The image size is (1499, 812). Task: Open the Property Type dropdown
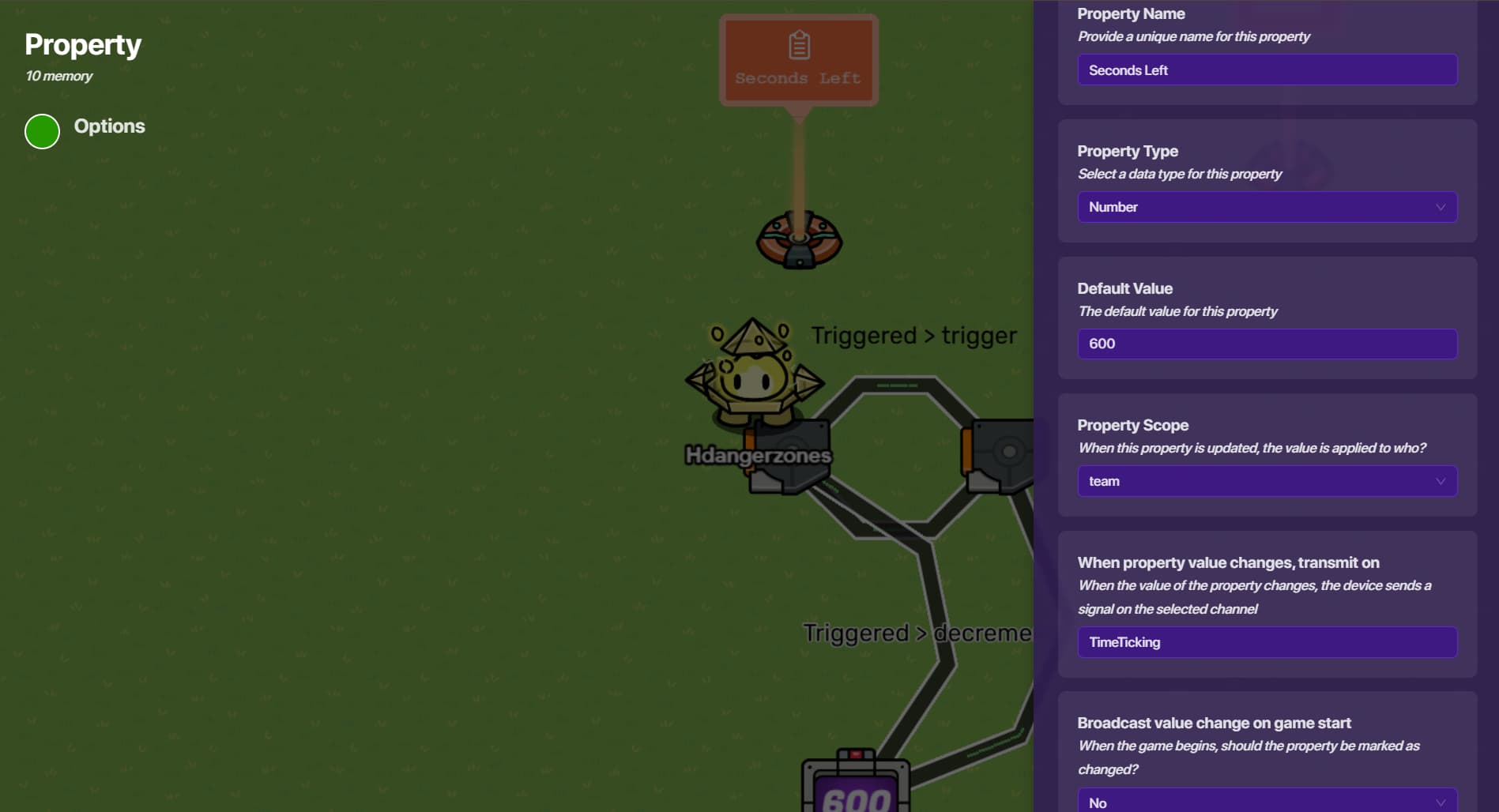pos(1267,207)
